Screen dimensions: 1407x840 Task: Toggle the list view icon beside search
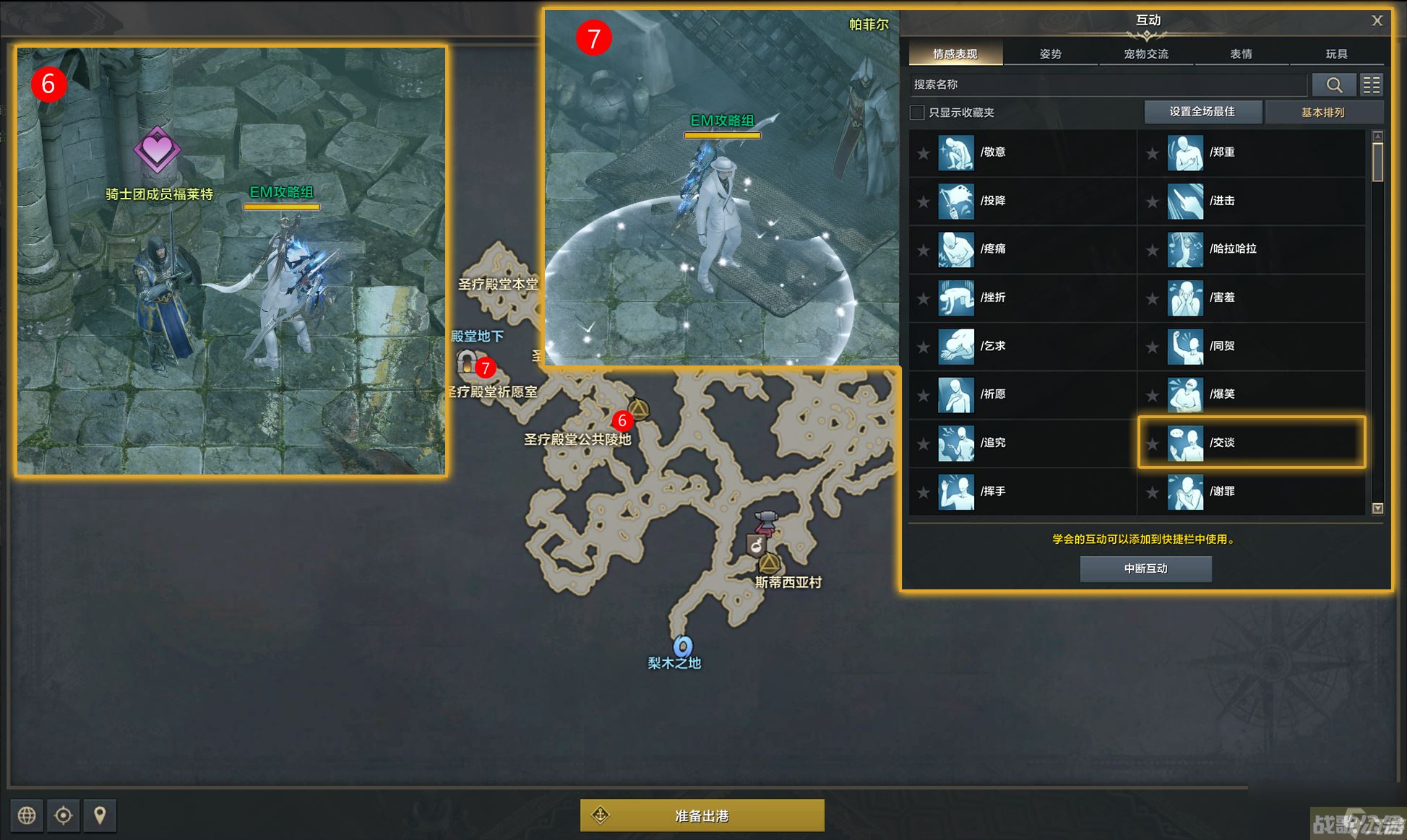(1371, 85)
